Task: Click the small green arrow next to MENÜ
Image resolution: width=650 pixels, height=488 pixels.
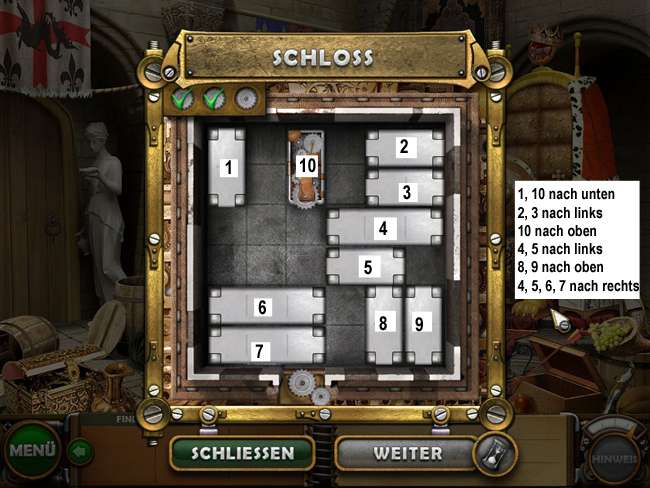Action: 80,452
